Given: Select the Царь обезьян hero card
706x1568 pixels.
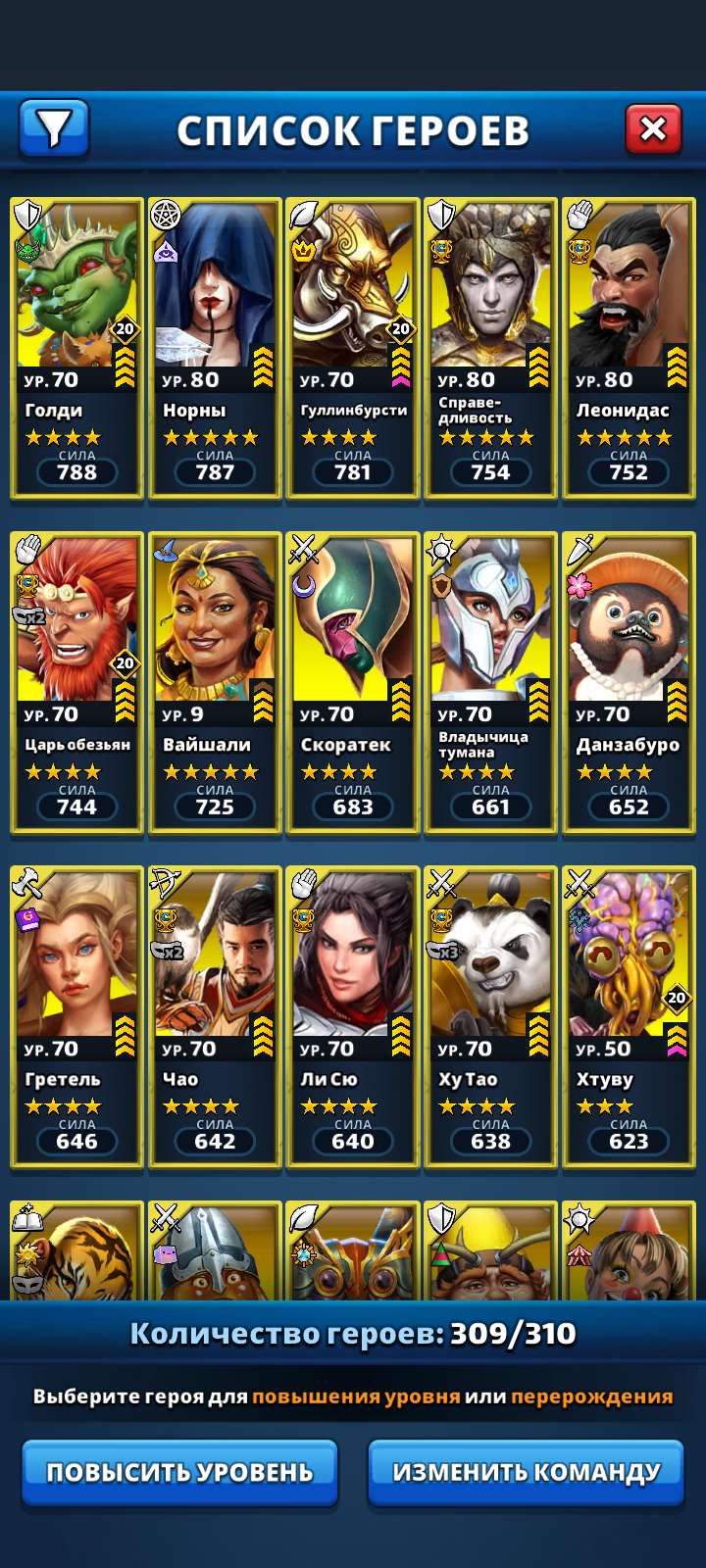Looking at the screenshot, I should click(x=77, y=682).
